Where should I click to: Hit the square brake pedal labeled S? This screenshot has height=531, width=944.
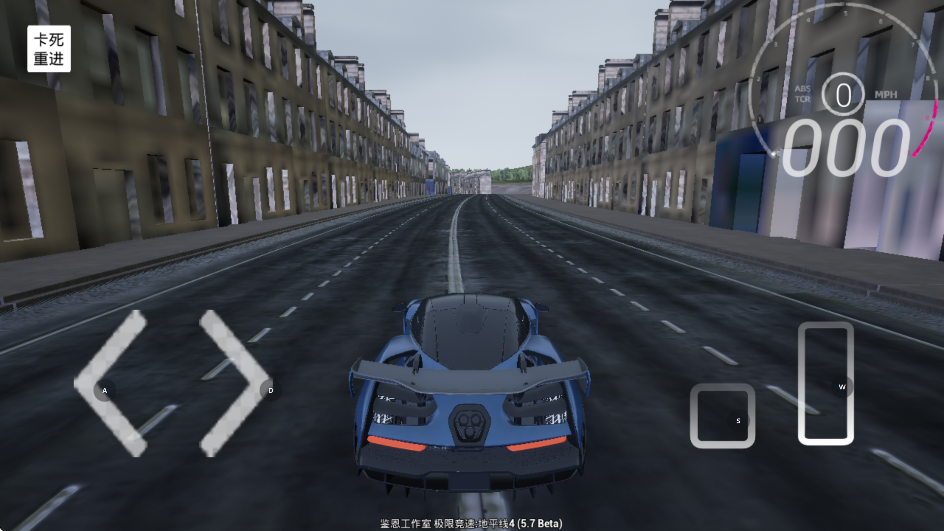tap(722, 416)
